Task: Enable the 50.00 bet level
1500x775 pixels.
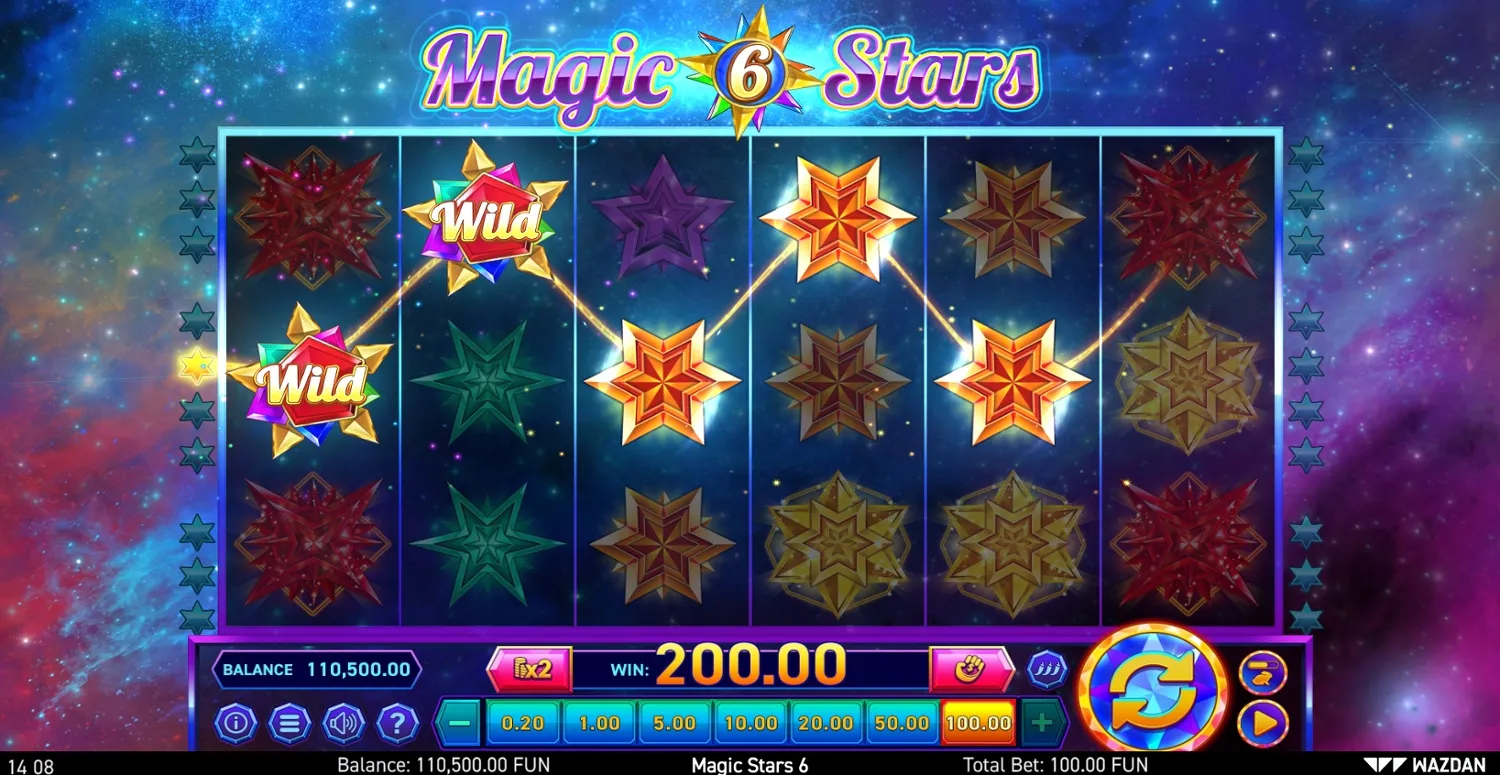Action: coord(901,721)
